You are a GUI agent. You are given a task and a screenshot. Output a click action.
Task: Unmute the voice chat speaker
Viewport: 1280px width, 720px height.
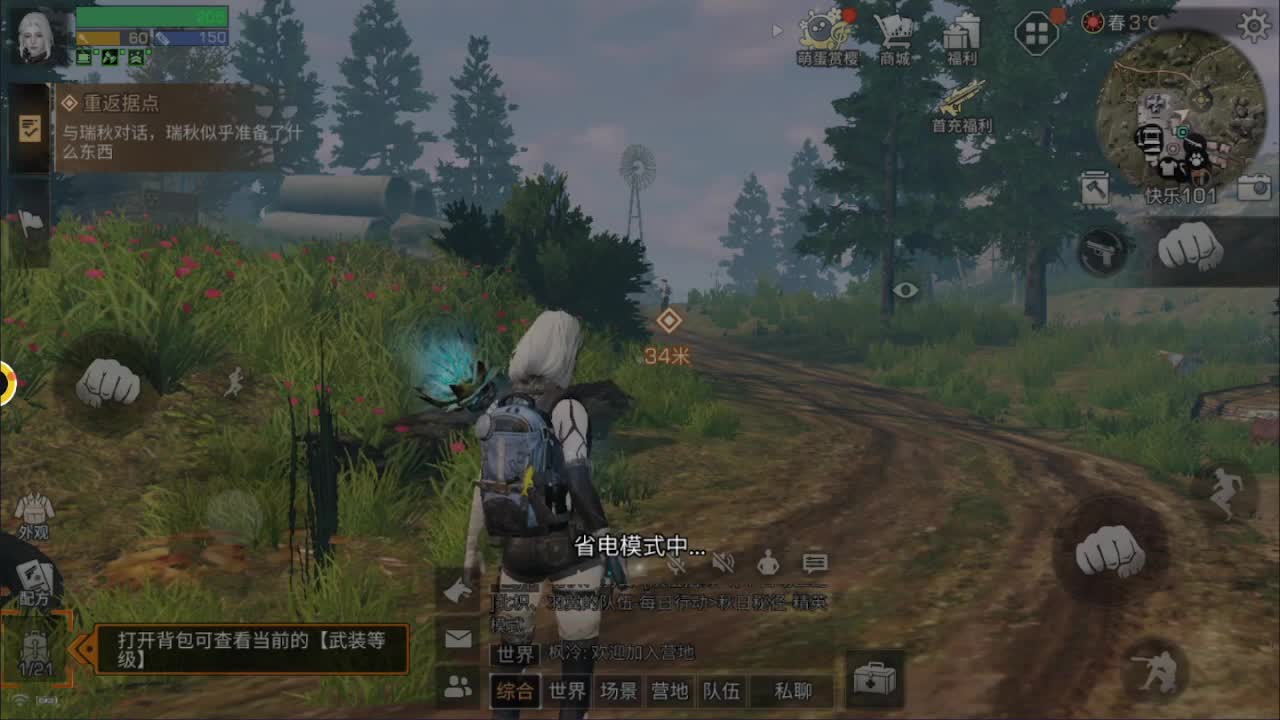tap(725, 562)
